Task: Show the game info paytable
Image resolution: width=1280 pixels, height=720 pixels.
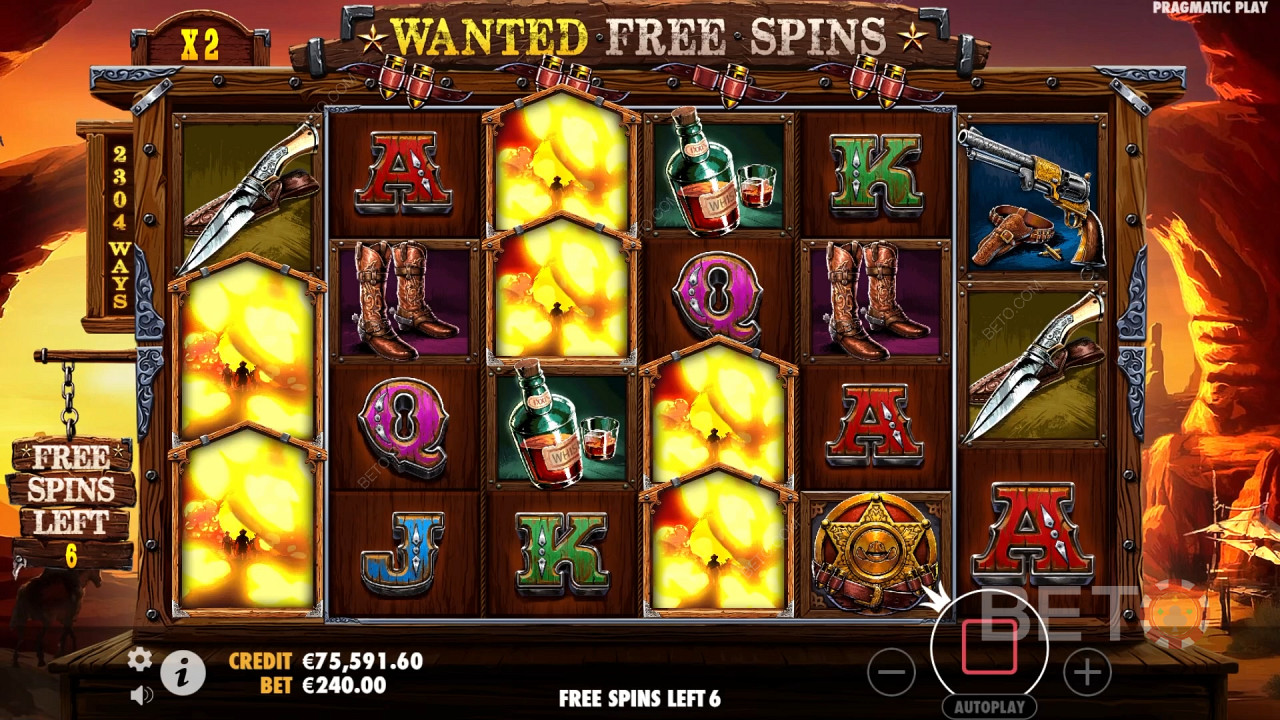Action: 182,673
